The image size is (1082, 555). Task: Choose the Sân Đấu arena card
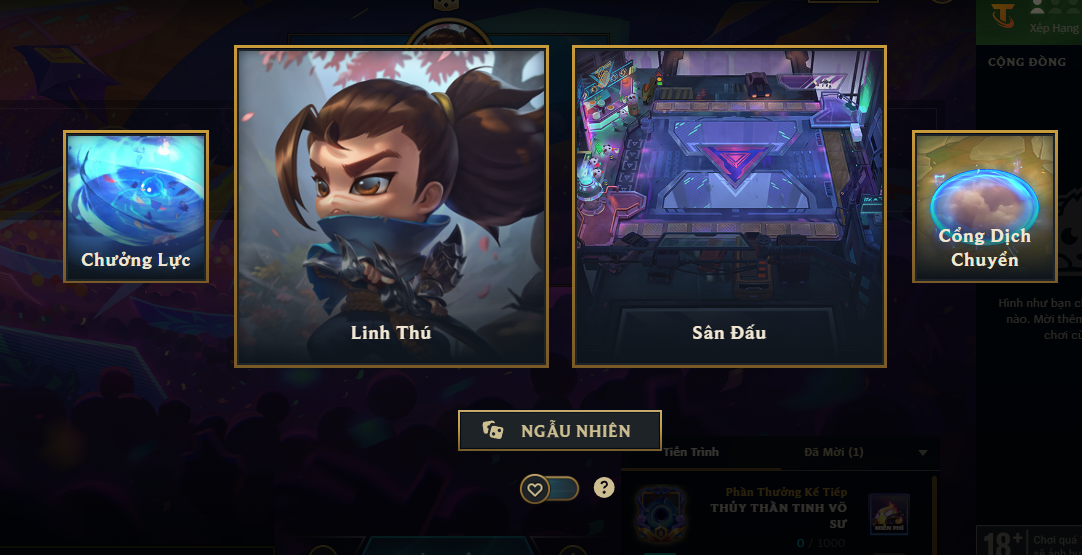tap(729, 207)
